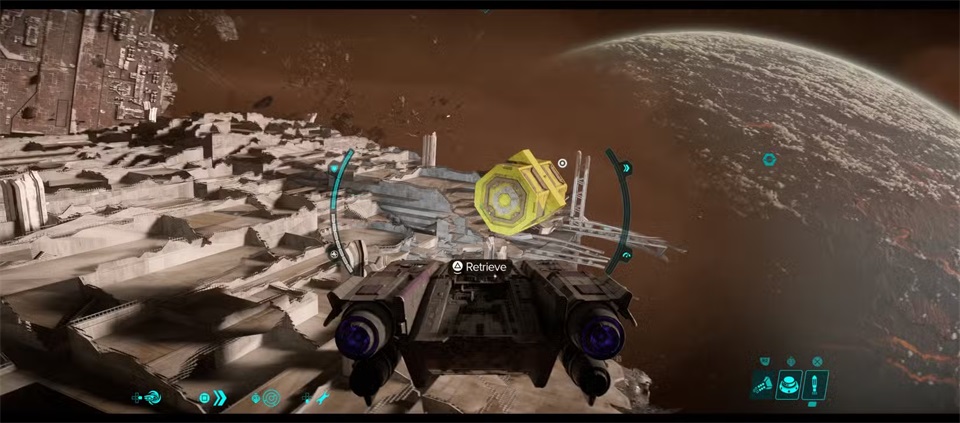Select the missile weapon slot
Image resolution: width=960 pixels, height=423 pixels.
pos(815,384)
